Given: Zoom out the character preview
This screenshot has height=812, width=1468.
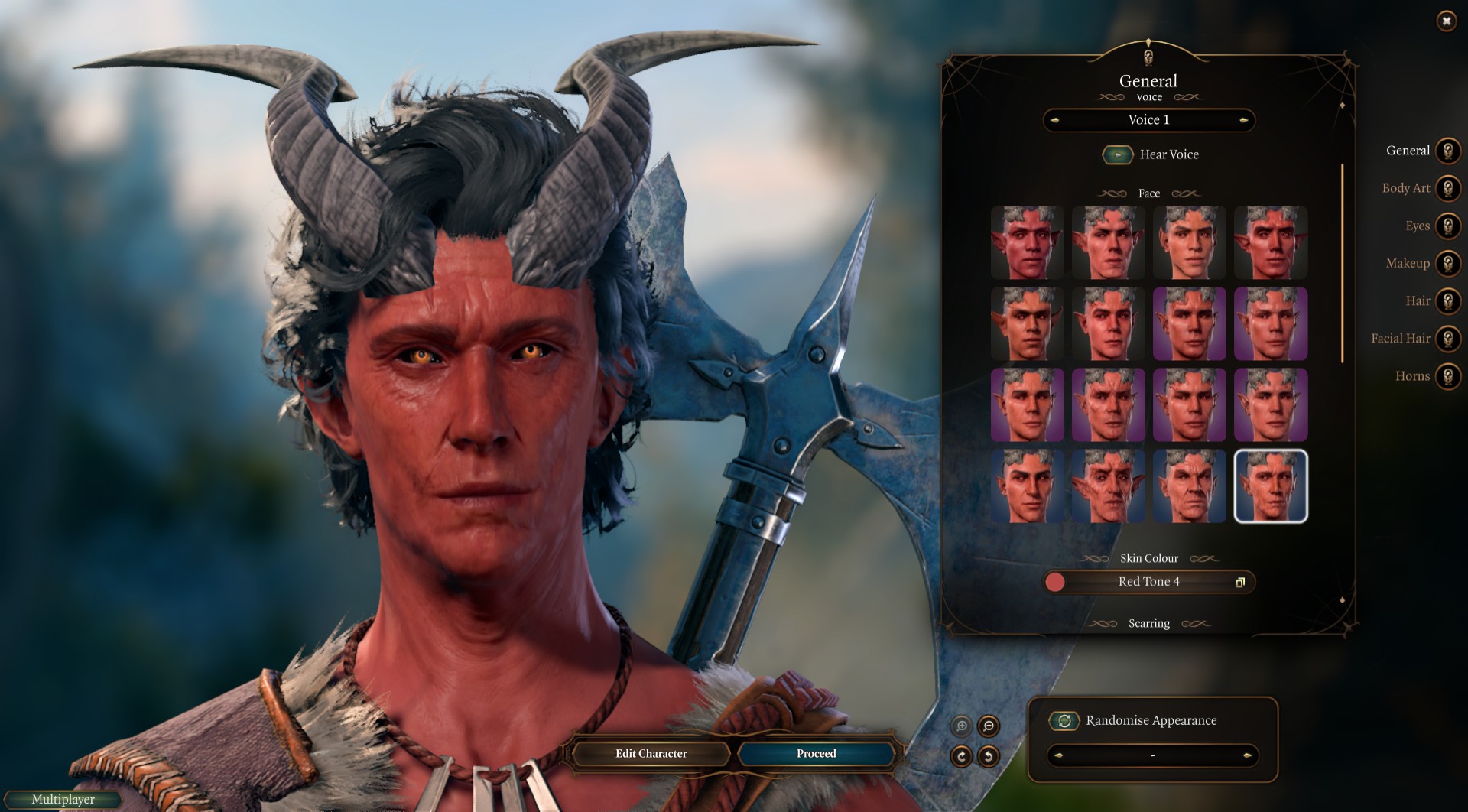Looking at the screenshot, I should tap(989, 726).
